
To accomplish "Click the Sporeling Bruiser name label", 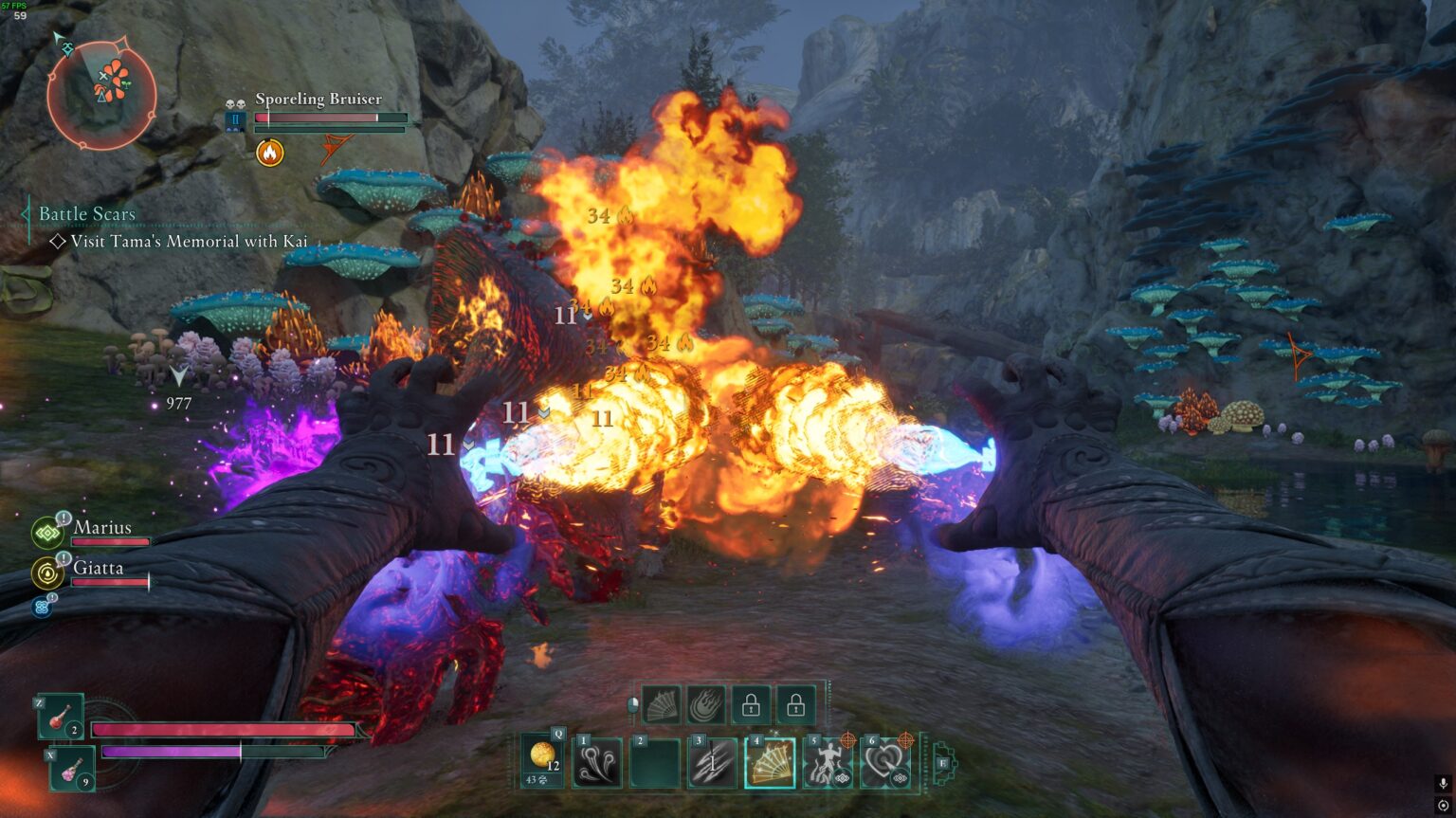I will click(x=318, y=99).
